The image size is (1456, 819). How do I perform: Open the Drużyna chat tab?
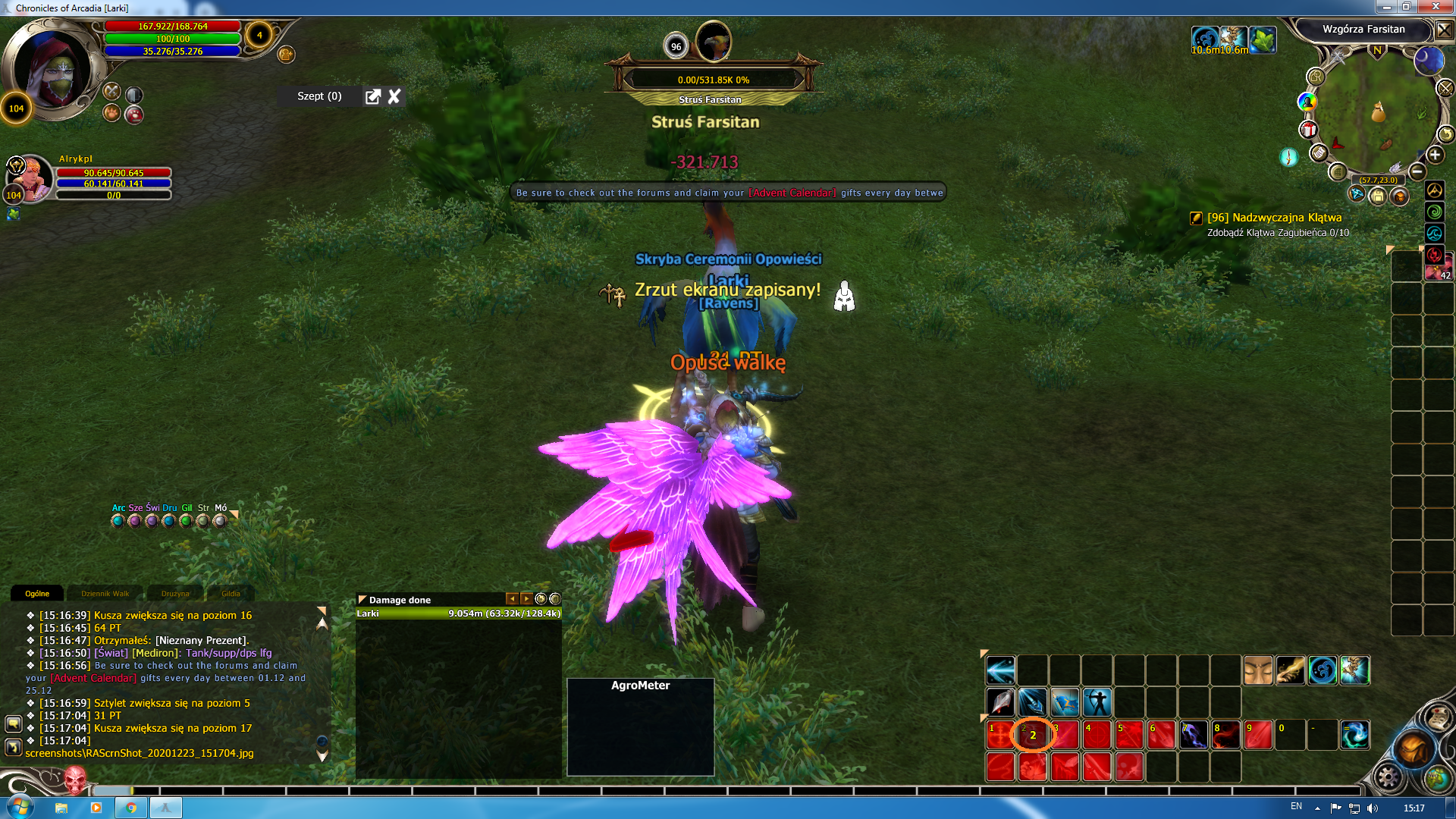pos(175,594)
